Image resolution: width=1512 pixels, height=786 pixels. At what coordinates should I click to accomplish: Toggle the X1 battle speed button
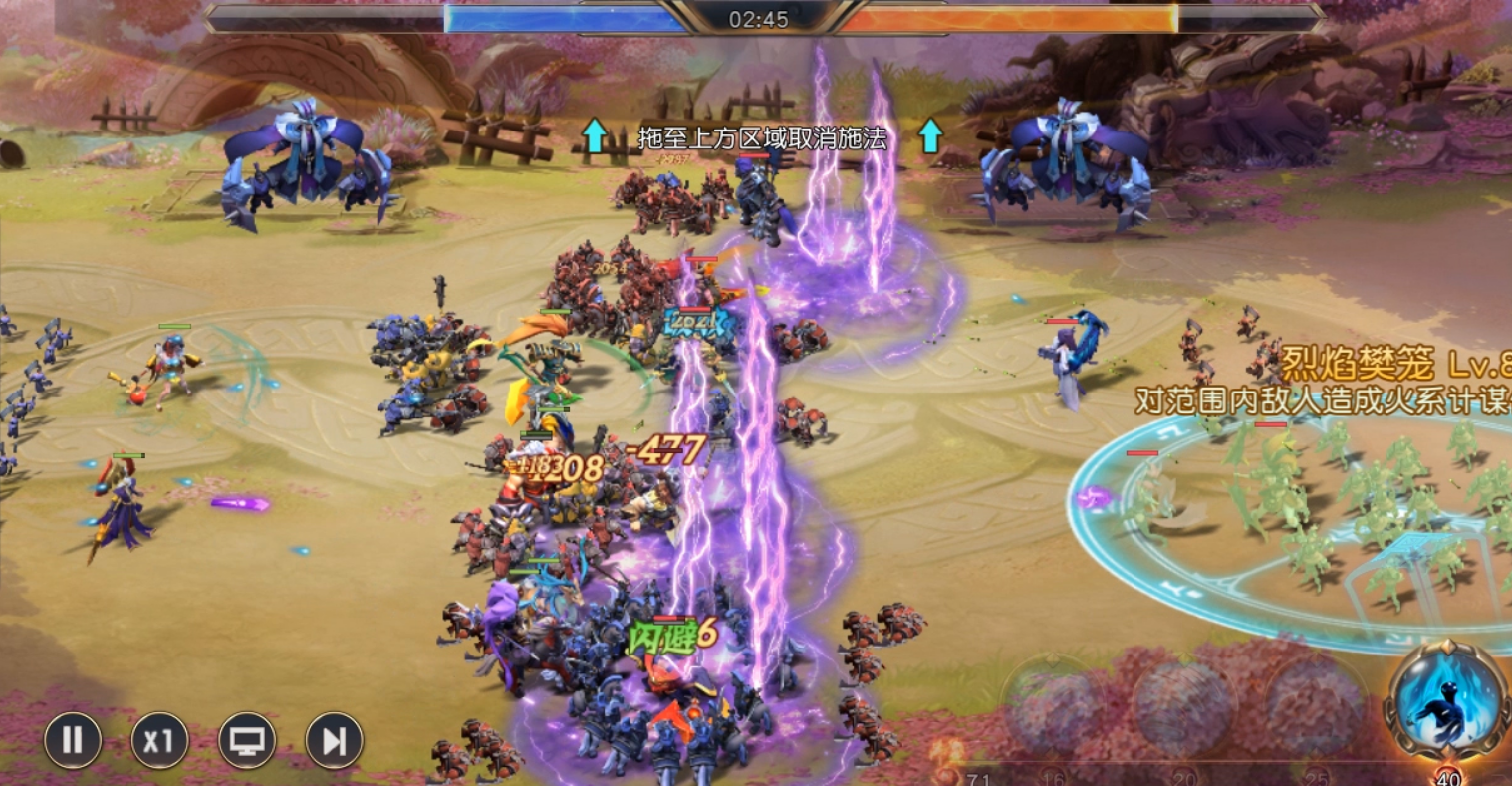(159, 740)
